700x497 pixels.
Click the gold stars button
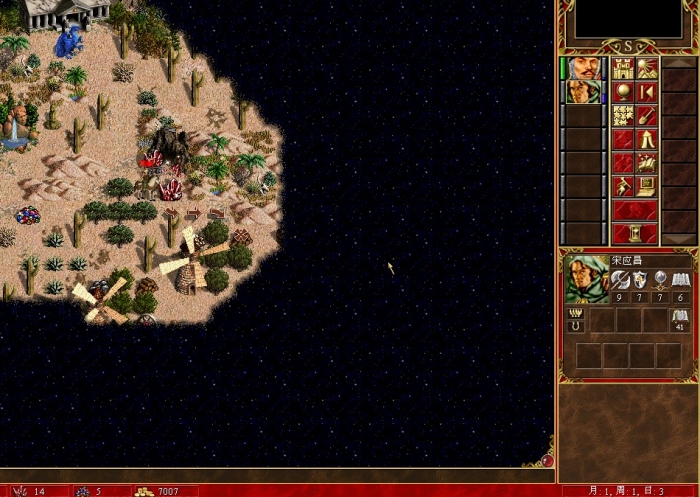click(x=622, y=115)
